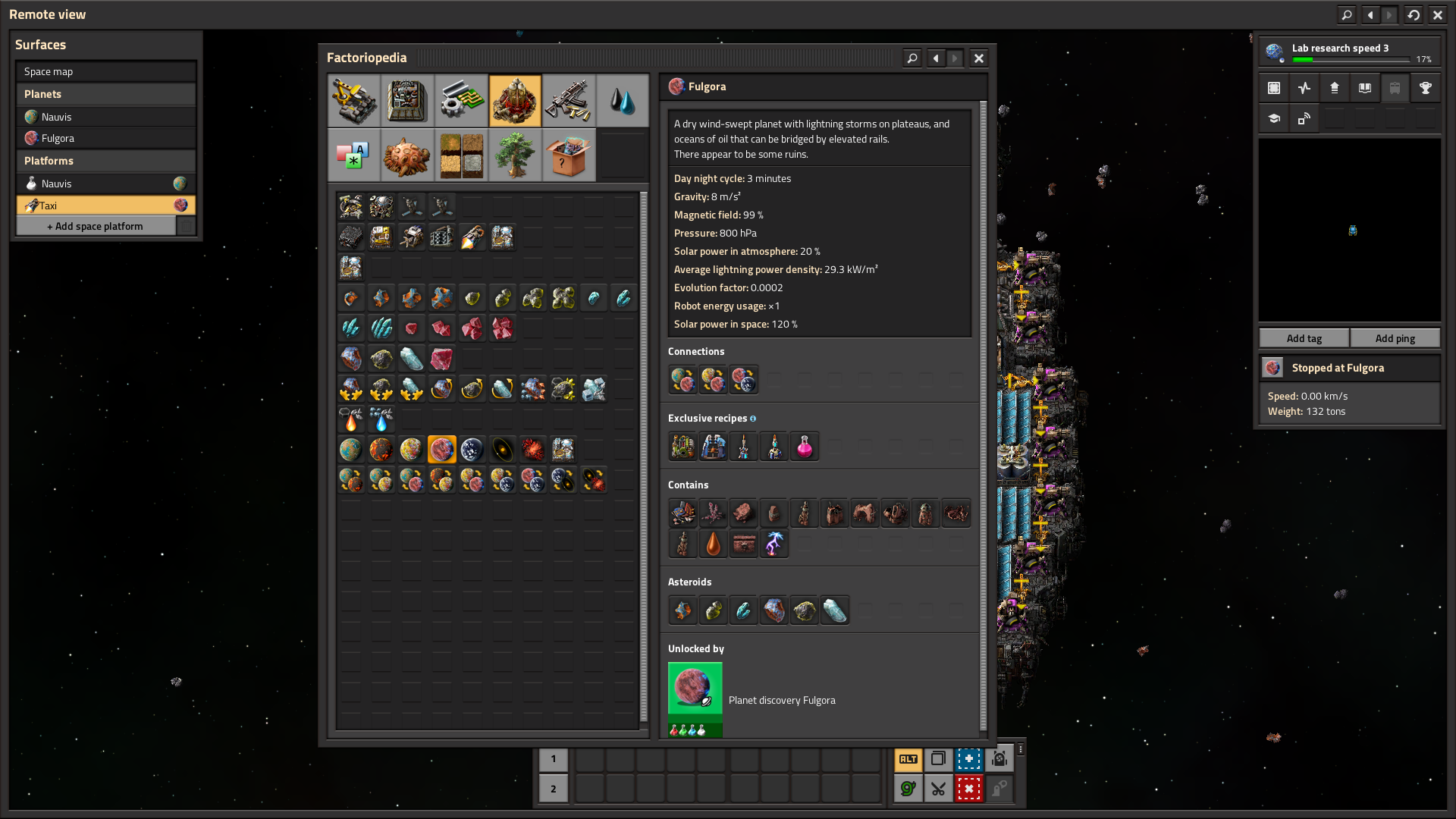
Task: Open the Combat category tab
Action: (568, 101)
